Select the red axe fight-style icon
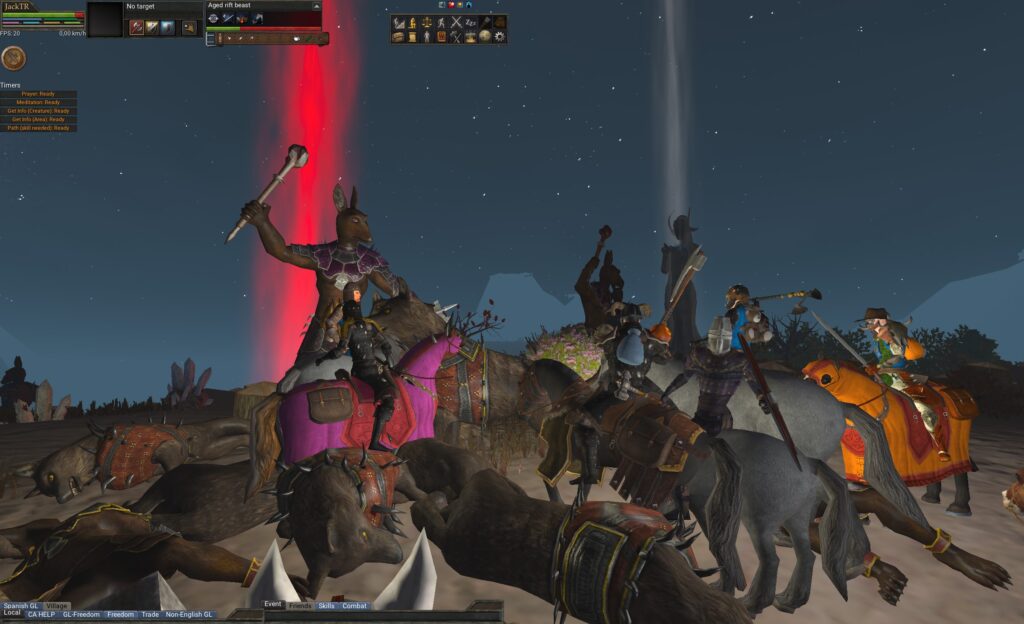 tap(137, 27)
